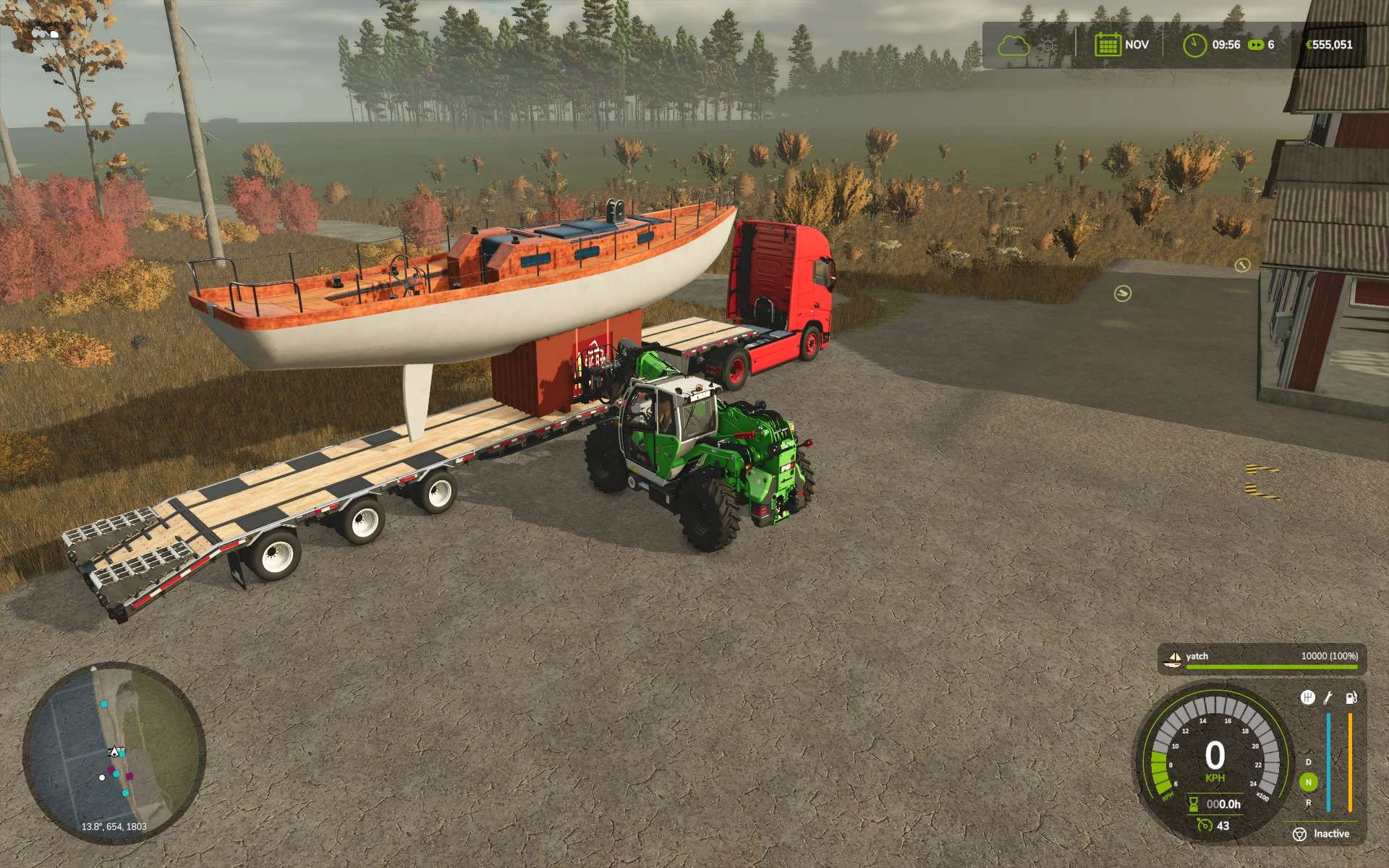Select the green N gear indicator

click(x=1308, y=782)
